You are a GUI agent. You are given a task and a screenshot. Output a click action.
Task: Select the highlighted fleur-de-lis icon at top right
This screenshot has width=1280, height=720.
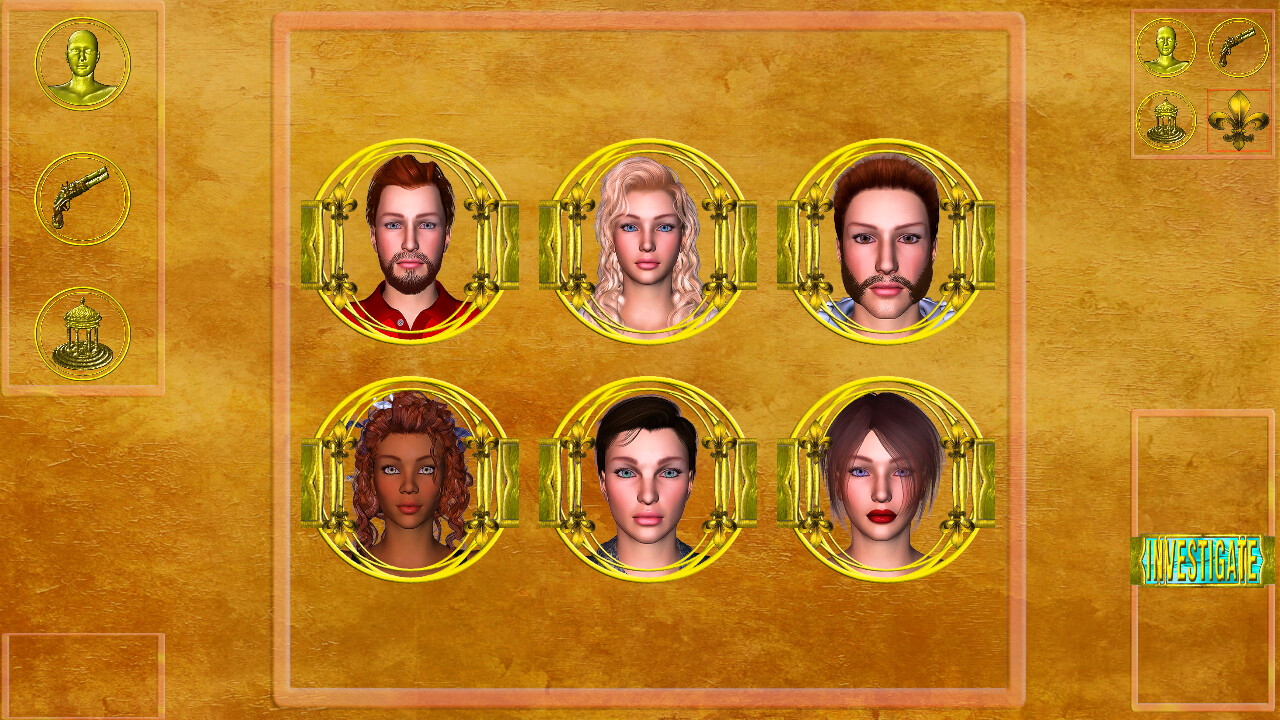[x=1238, y=120]
